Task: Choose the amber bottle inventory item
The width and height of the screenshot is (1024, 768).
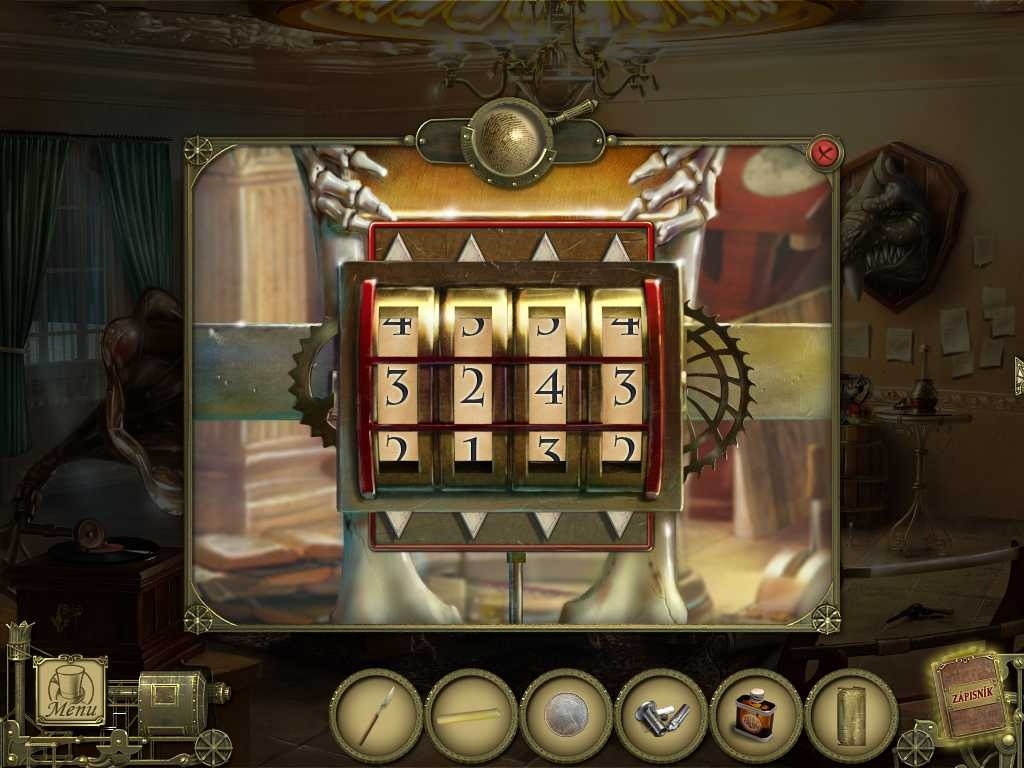Action: click(x=756, y=715)
